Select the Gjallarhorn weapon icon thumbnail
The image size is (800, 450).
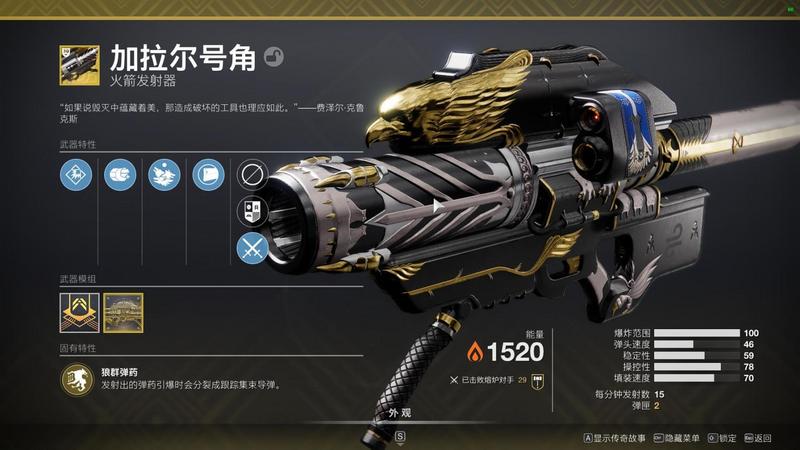[79, 65]
